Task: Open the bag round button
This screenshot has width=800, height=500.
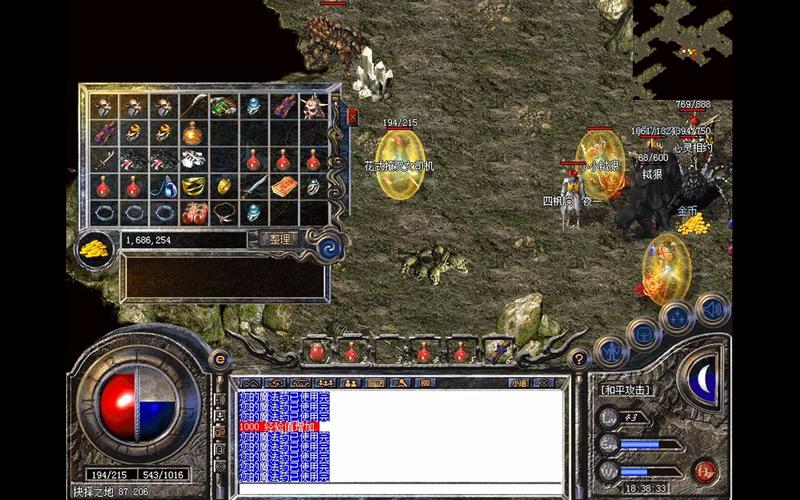Action: pyautogui.click(x=643, y=333)
